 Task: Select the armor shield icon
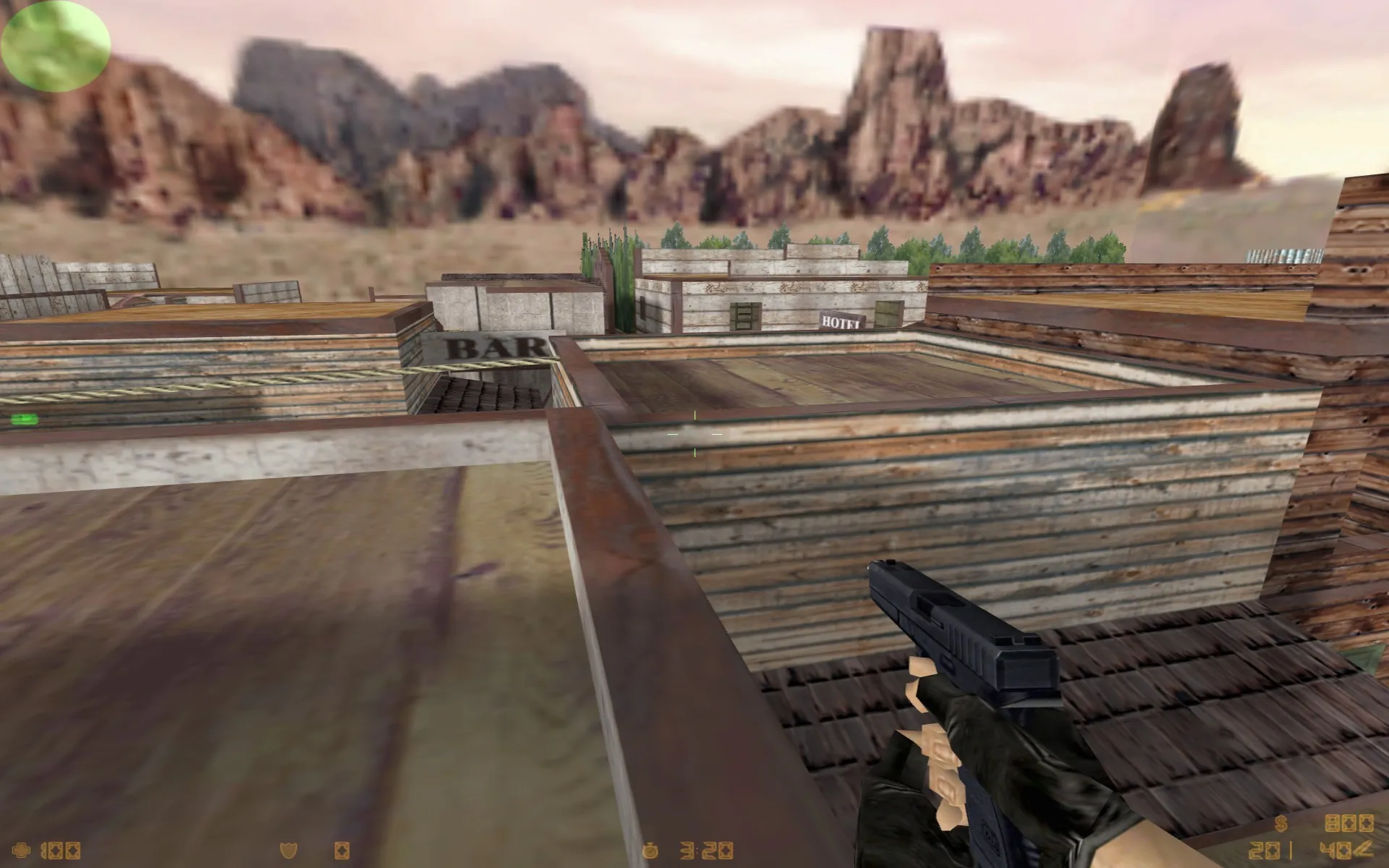(x=288, y=851)
